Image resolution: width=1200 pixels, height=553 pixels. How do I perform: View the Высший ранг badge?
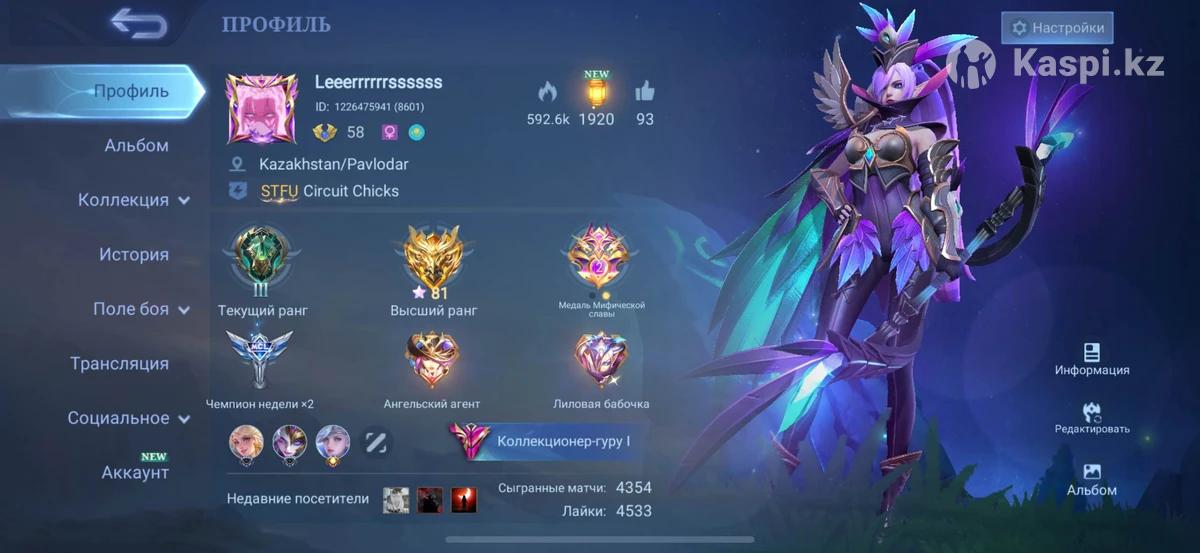click(433, 258)
